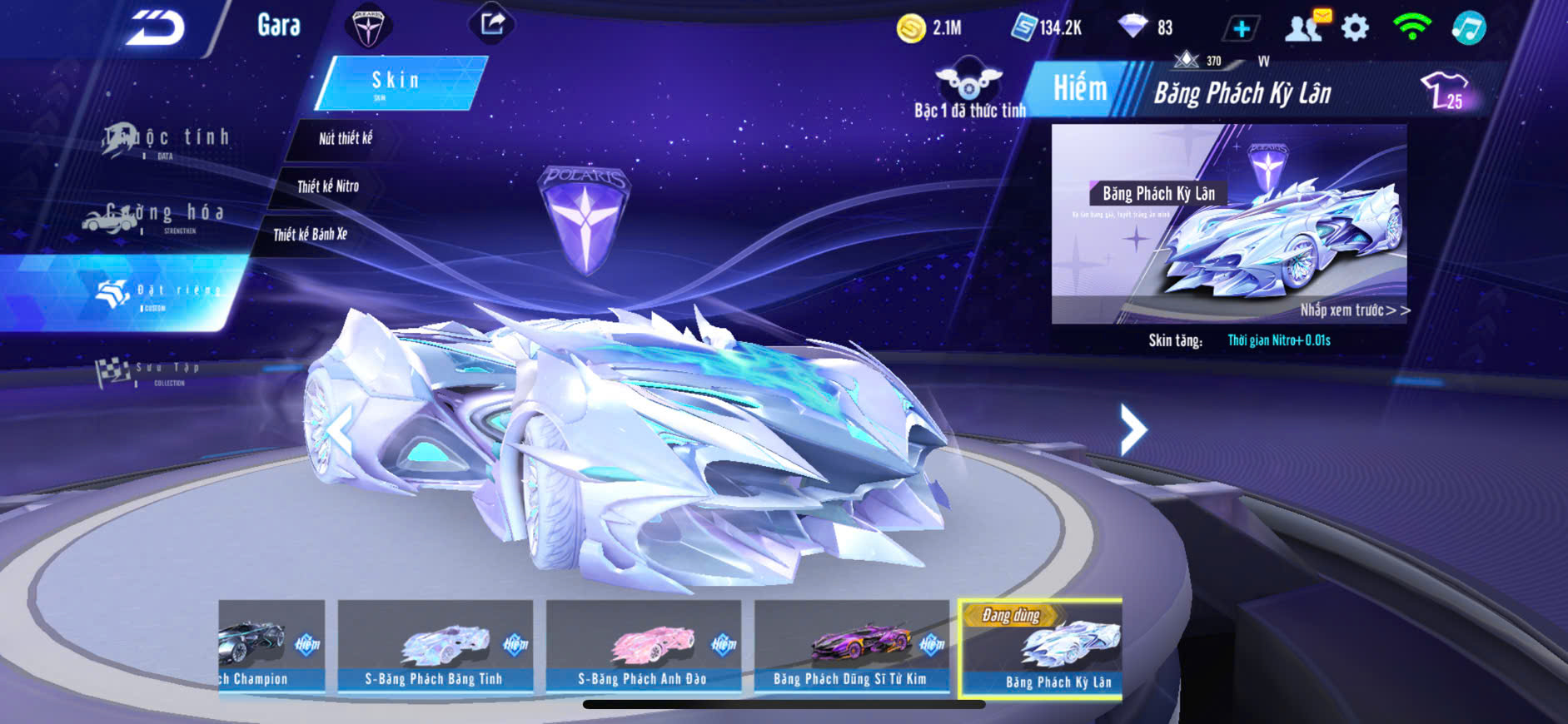Preview the Băng Phách Kỳ Lân skin image
This screenshot has height=724, width=1568.
[x=1228, y=224]
